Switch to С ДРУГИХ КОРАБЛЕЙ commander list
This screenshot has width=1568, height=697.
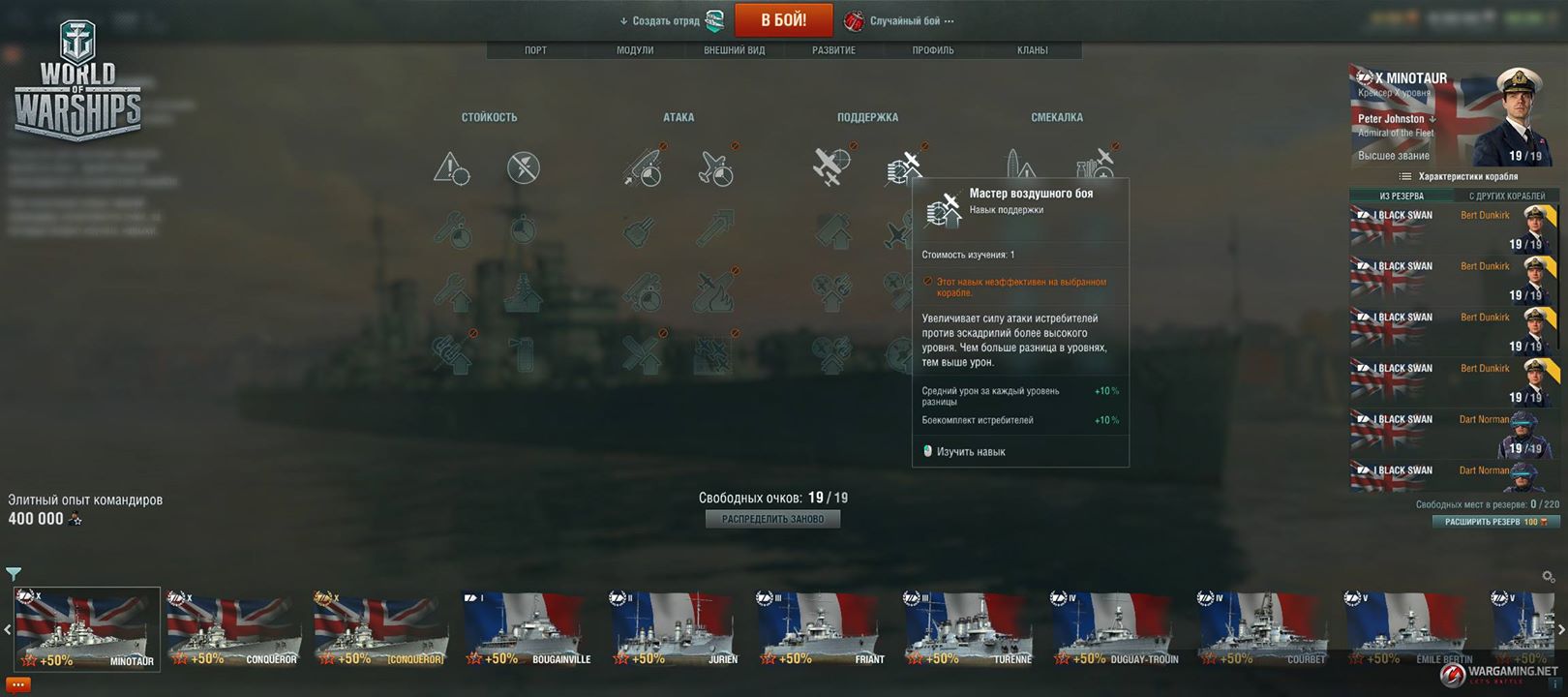1506,196
